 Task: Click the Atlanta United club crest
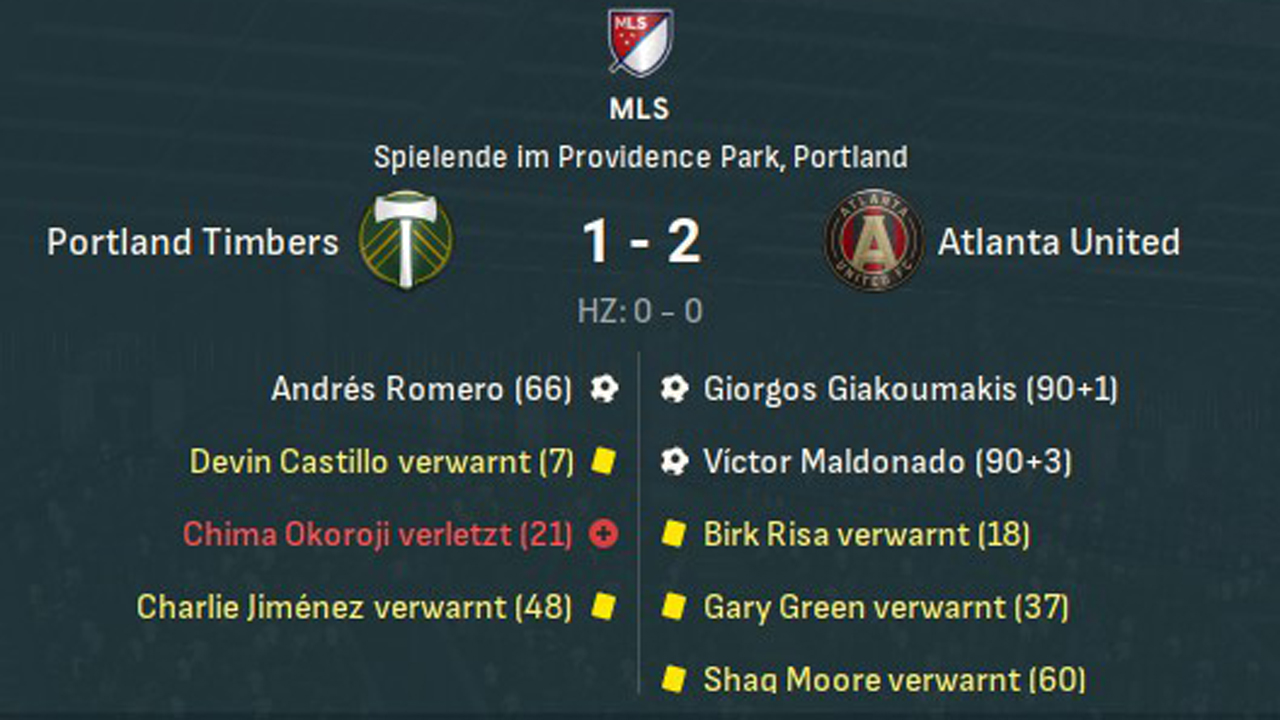pyautogui.click(x=873, y=240)
